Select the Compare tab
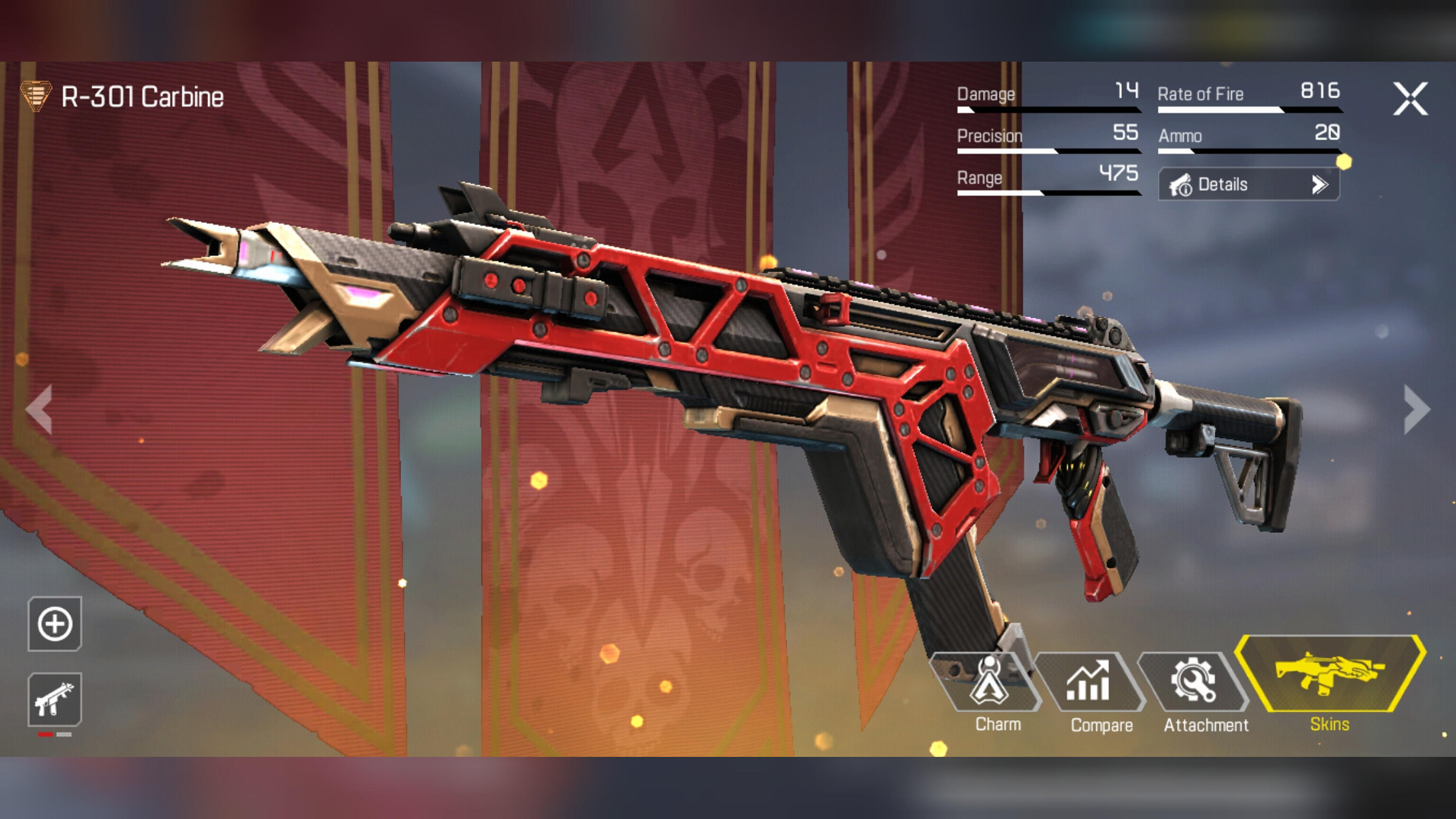 [1091, 691]
